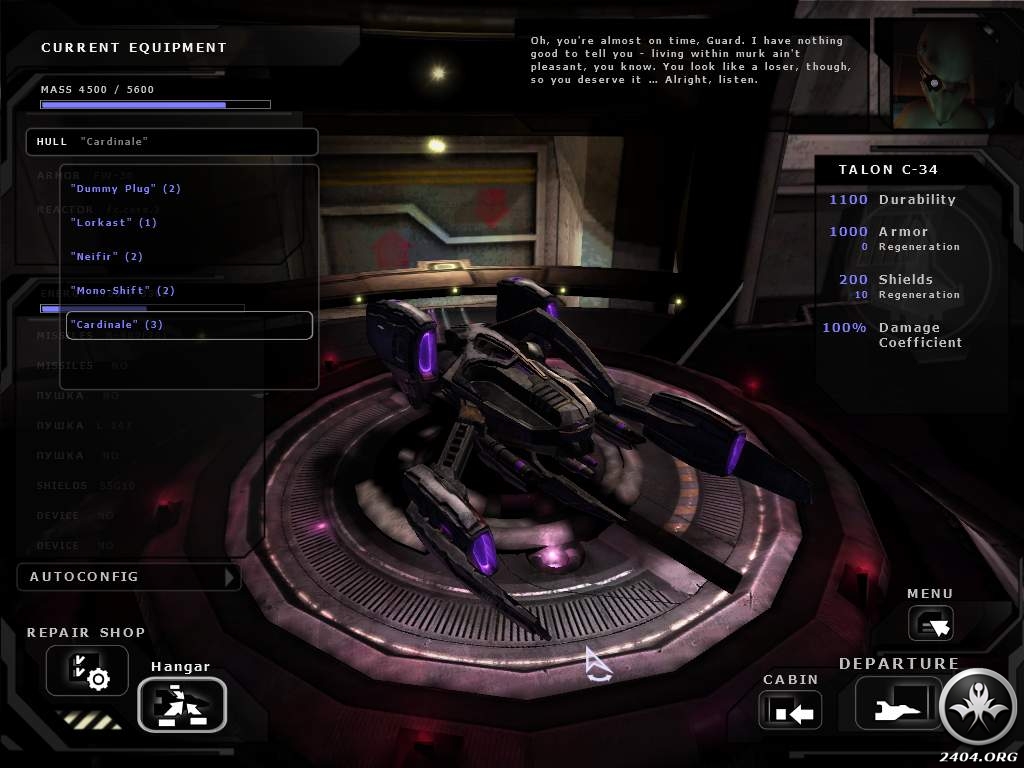Open the Repair Shop

pos(87,670)
